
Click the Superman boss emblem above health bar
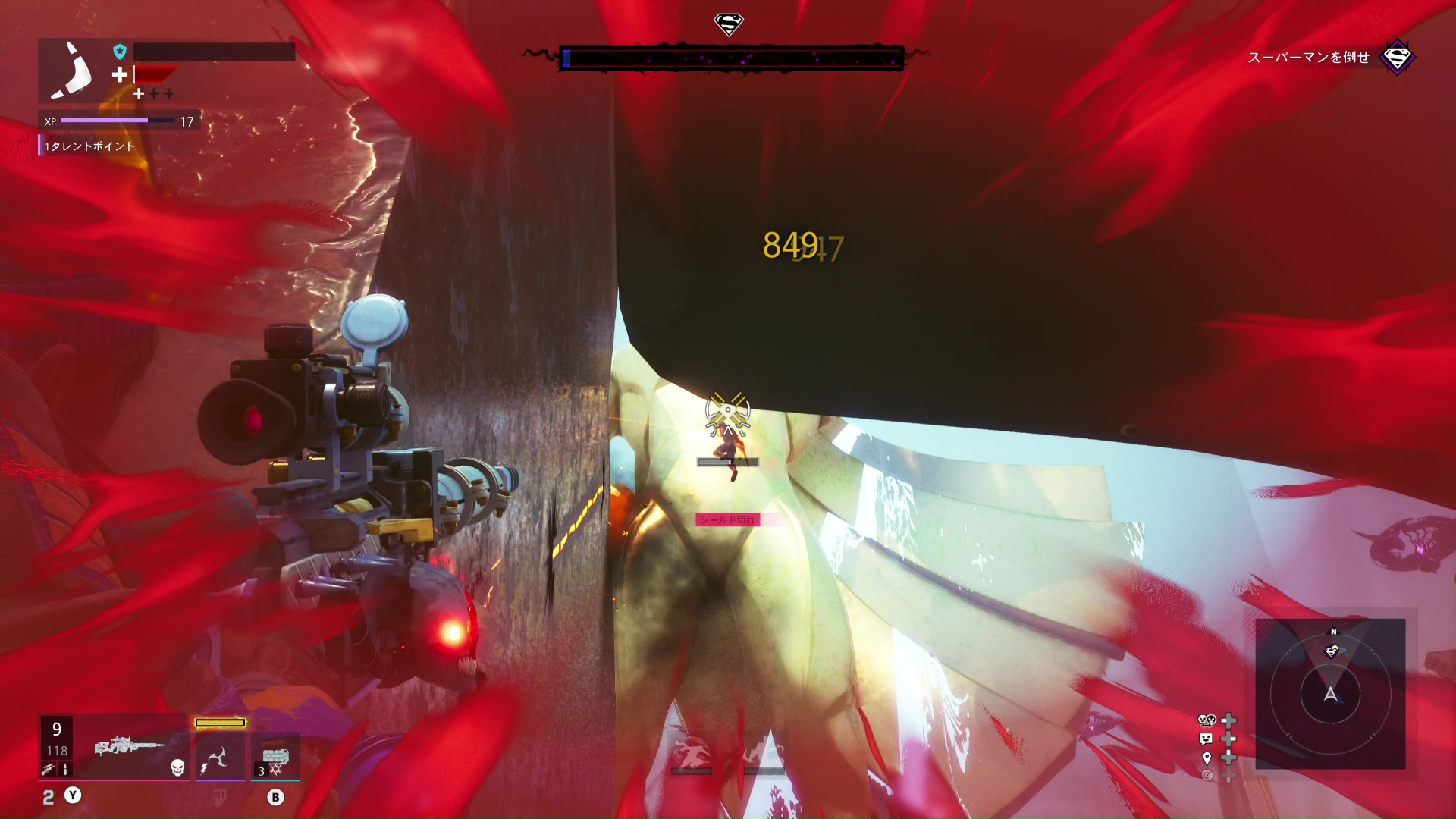point(729,25)
